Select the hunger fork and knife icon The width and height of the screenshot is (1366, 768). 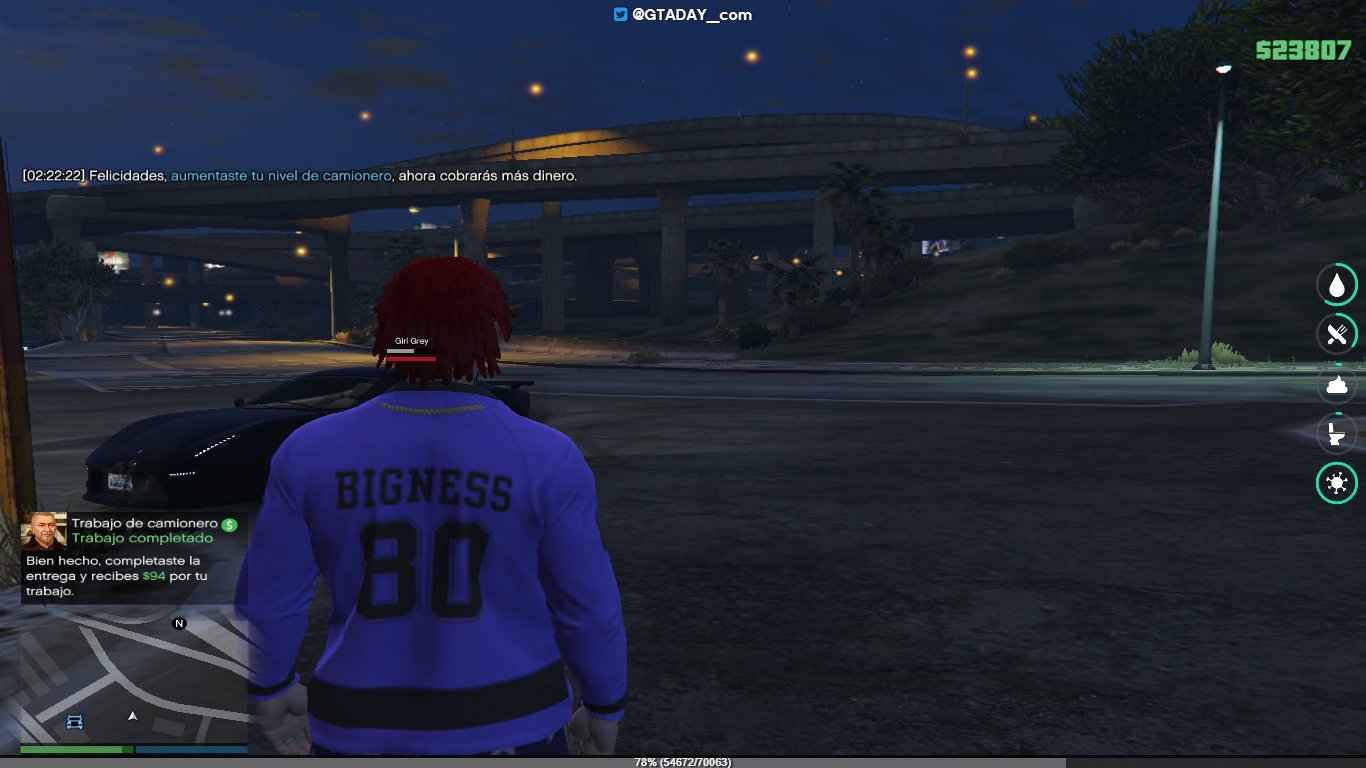click(1336, 334)
